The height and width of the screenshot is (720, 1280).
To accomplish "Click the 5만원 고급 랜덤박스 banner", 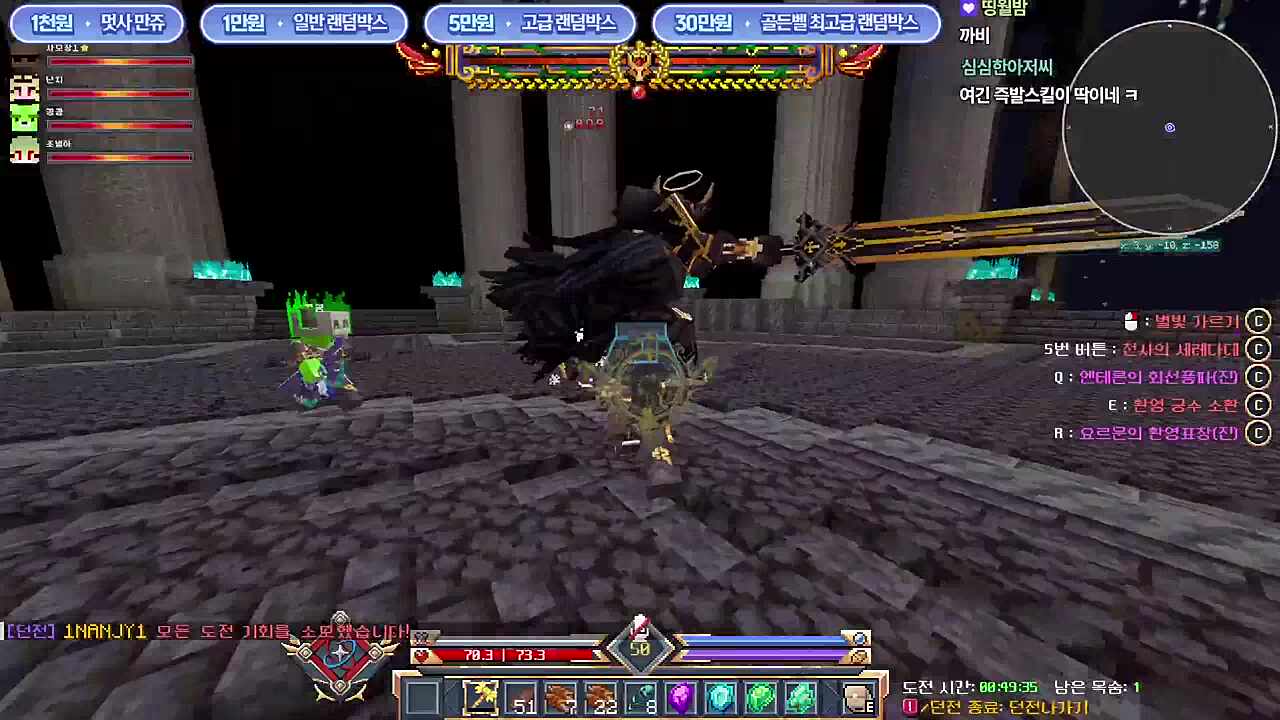I will click(x=530, y=24).
